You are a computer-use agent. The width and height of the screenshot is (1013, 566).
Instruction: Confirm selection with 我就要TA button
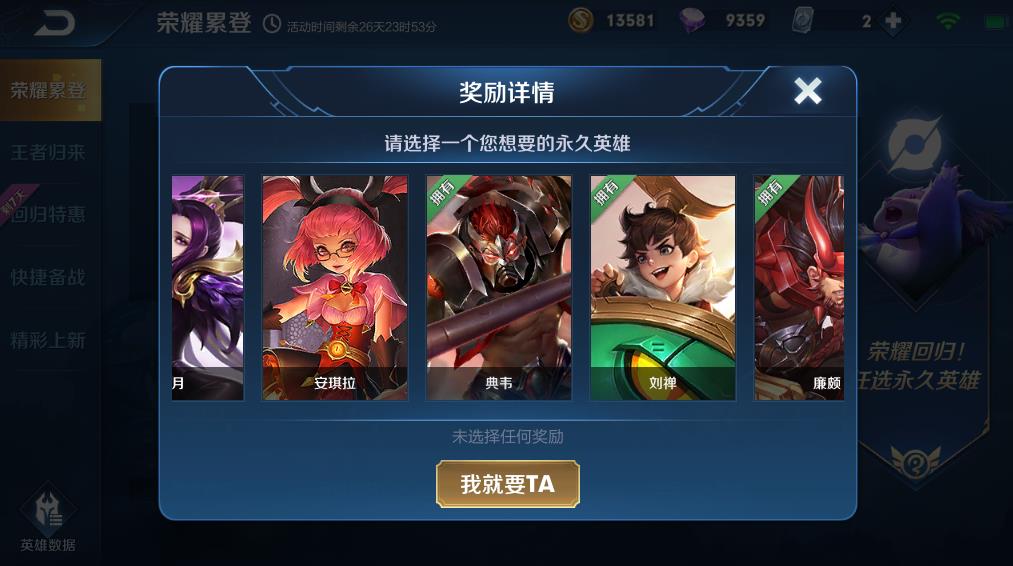507,484
